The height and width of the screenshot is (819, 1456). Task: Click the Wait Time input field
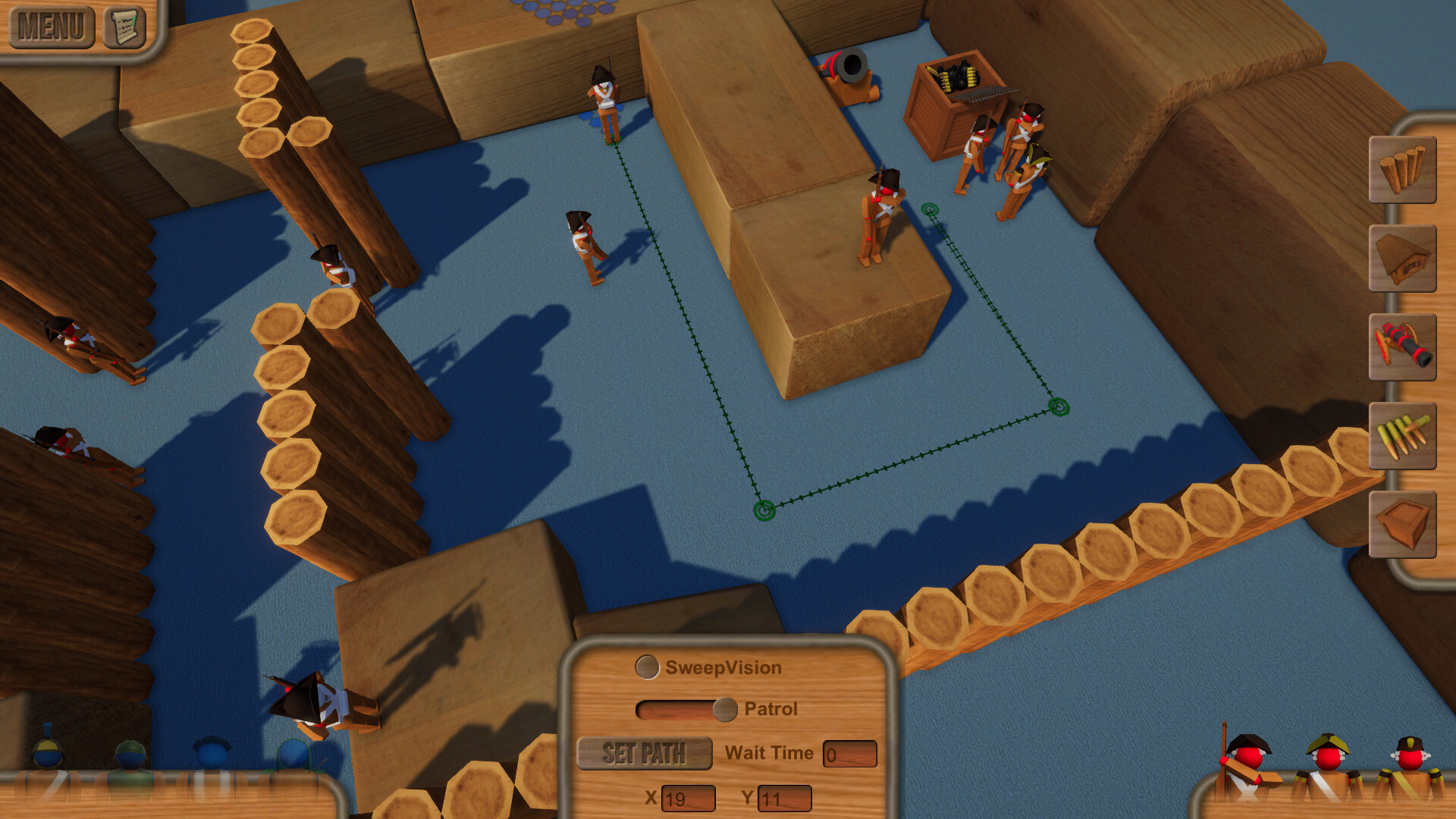tap(849, 753)
